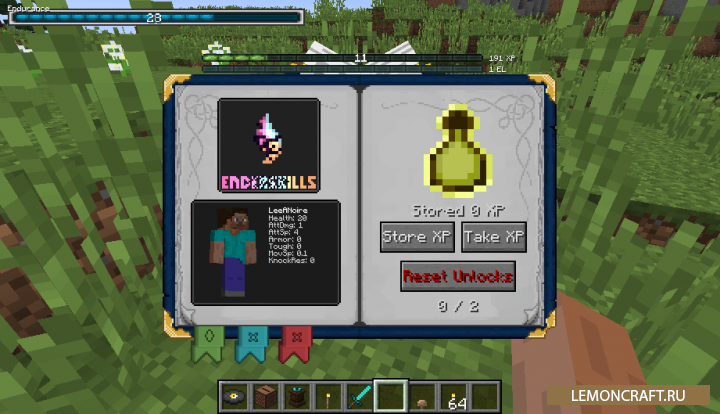Choose the jukebox block in hotbar
Screen dimensions: 720x414
pyautogui.click(x=268, y=396)
